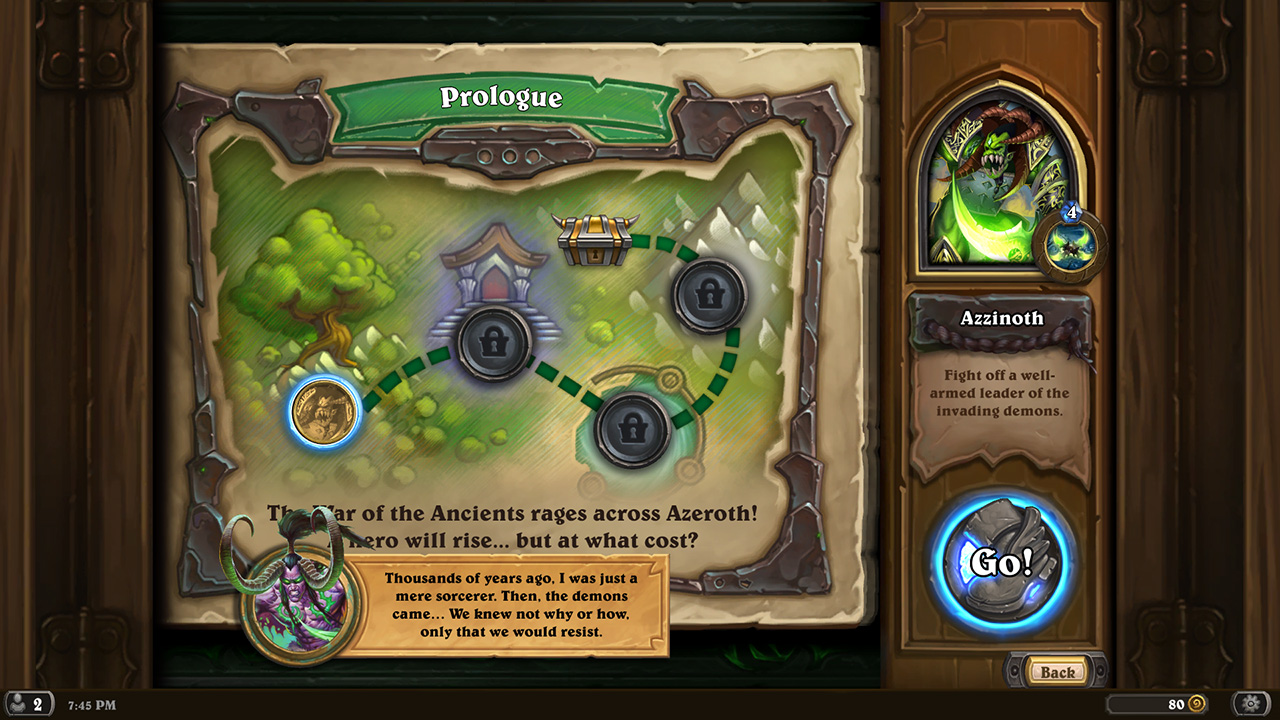Click Back to leave the Prologue
This screenshot has height=720, width=1280.
pos(1057,671)
